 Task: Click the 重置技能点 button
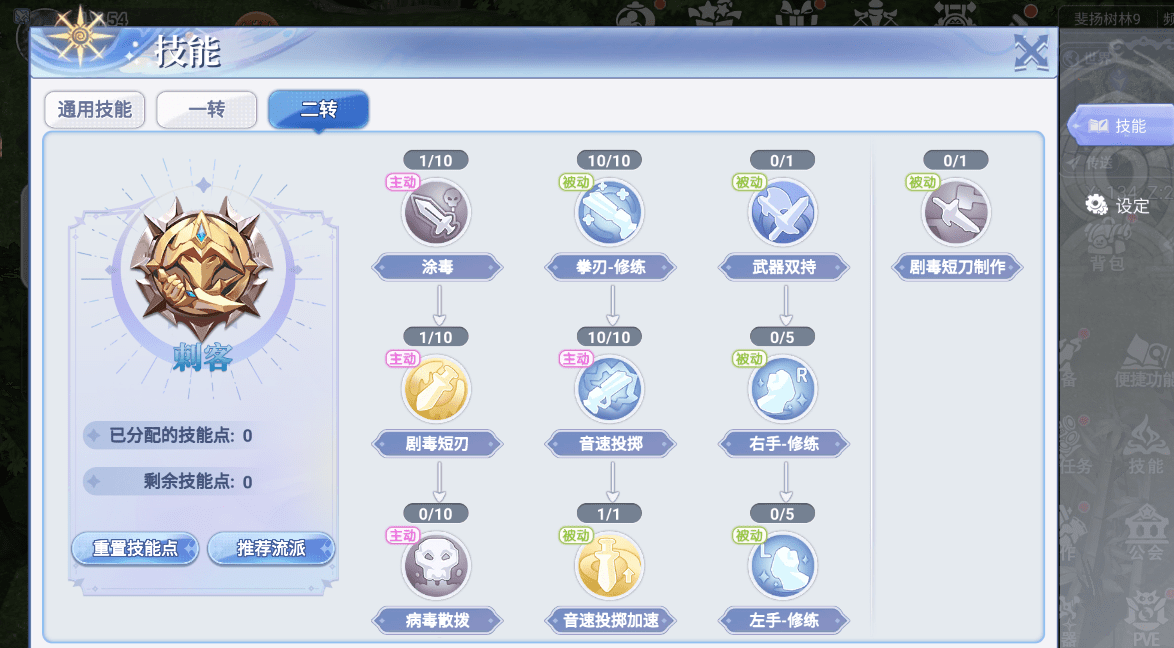click(135, 549)
